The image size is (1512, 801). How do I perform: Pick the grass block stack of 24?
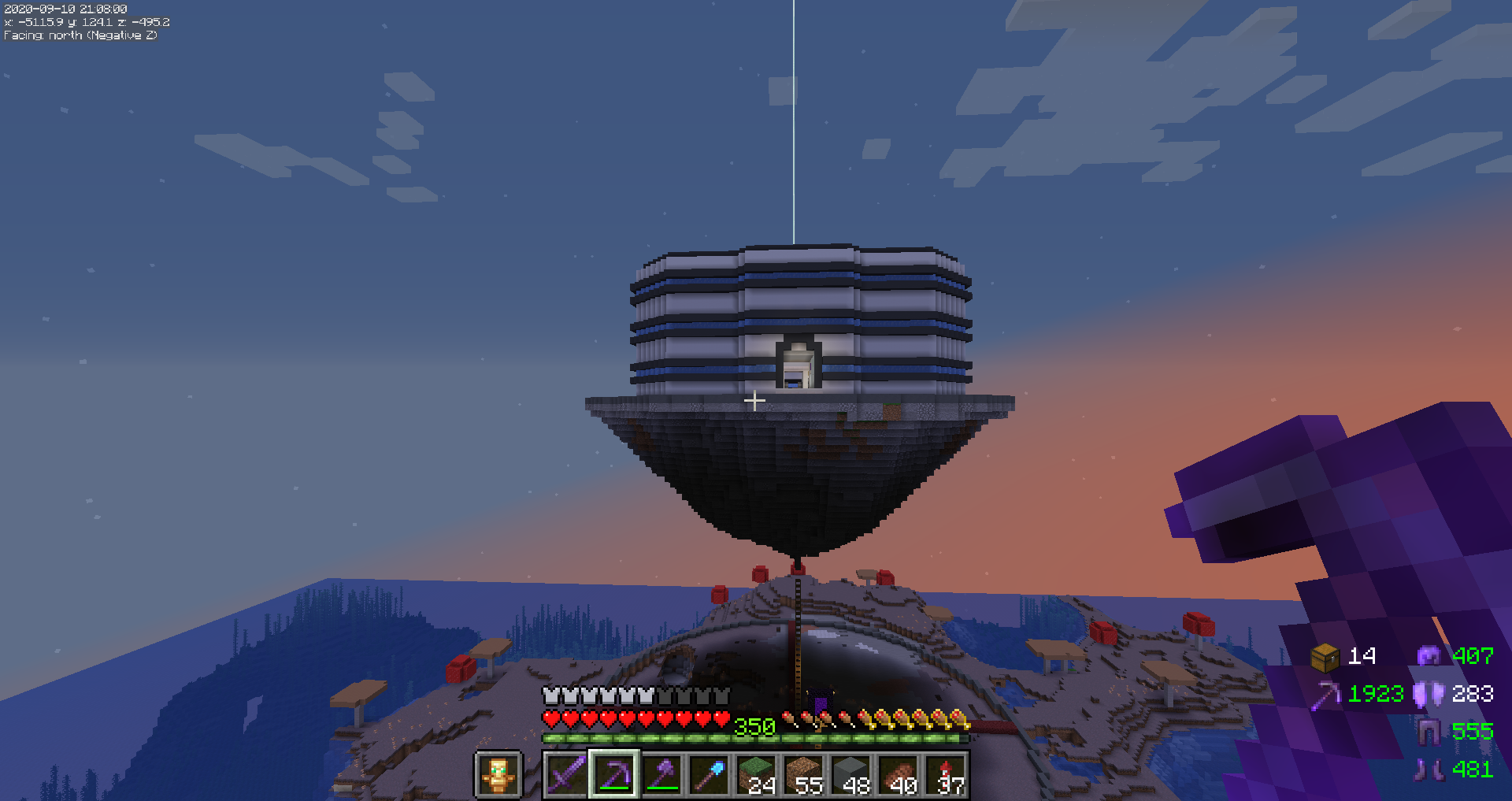point(757,775)
